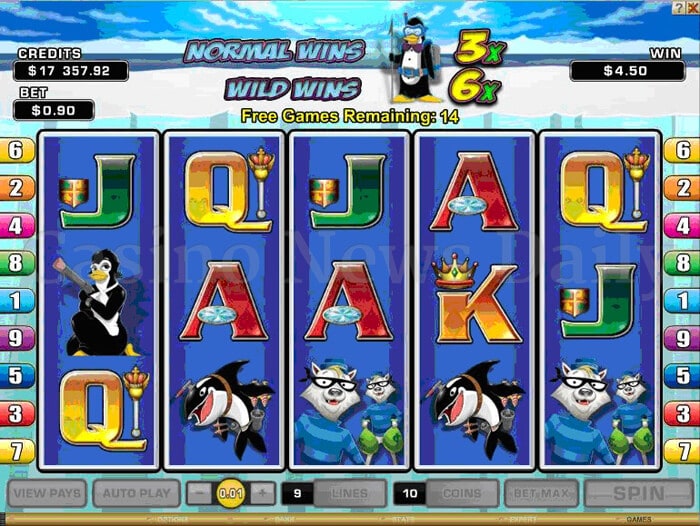
Task: Activate the Bet Max button
Action: (540, 493)
